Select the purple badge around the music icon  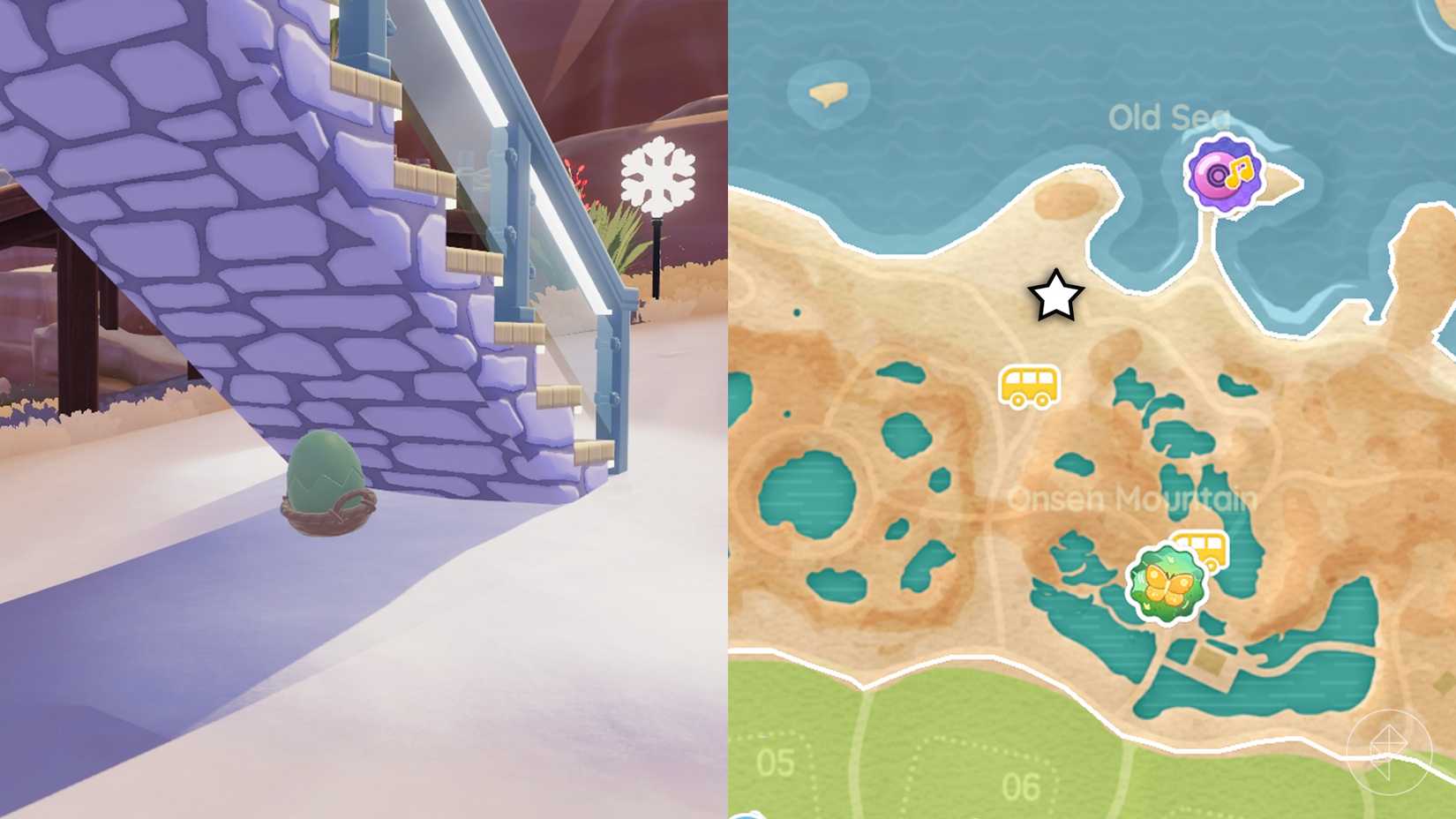[1225, 173]
